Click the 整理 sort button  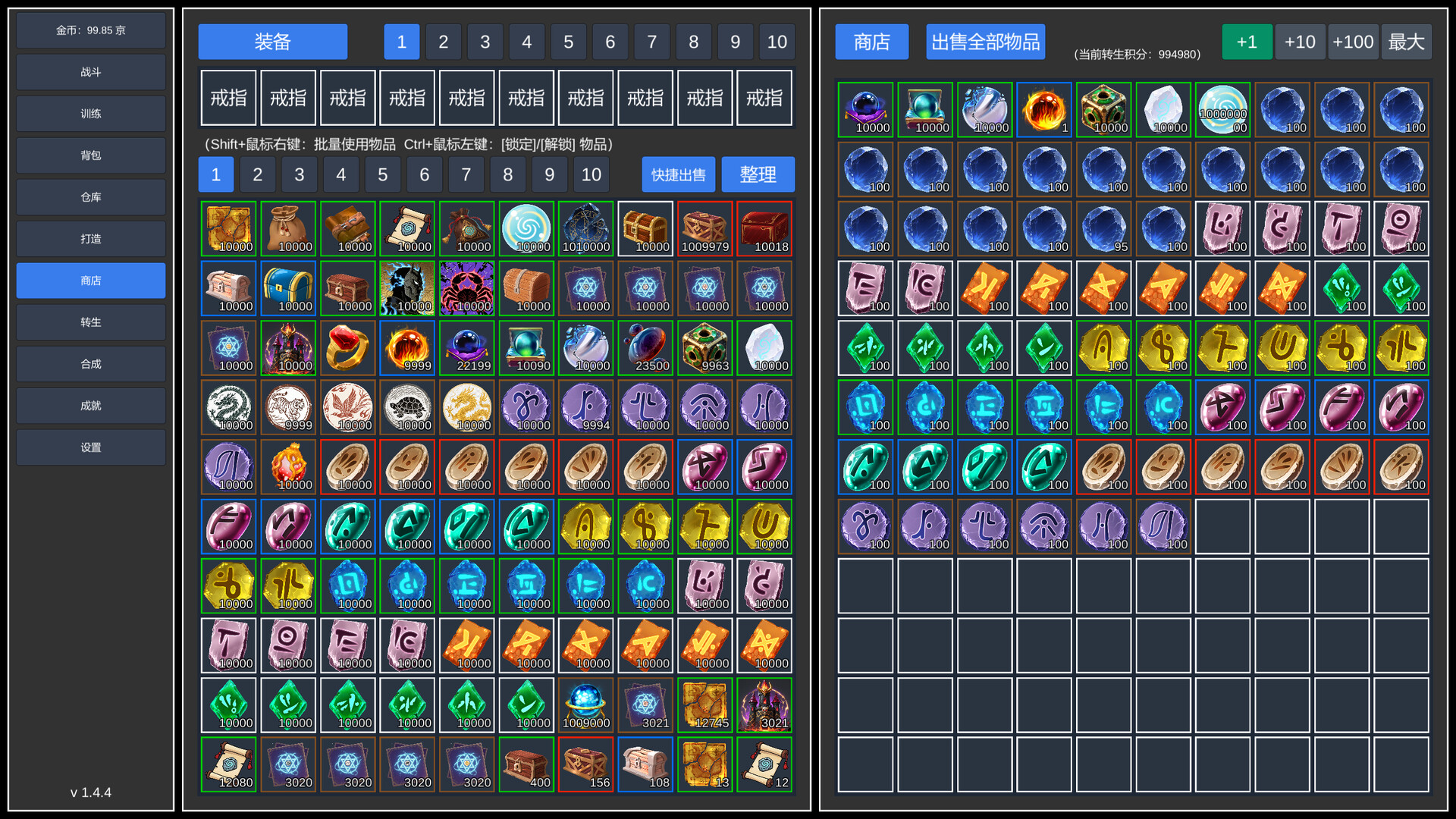coord(758,174)
